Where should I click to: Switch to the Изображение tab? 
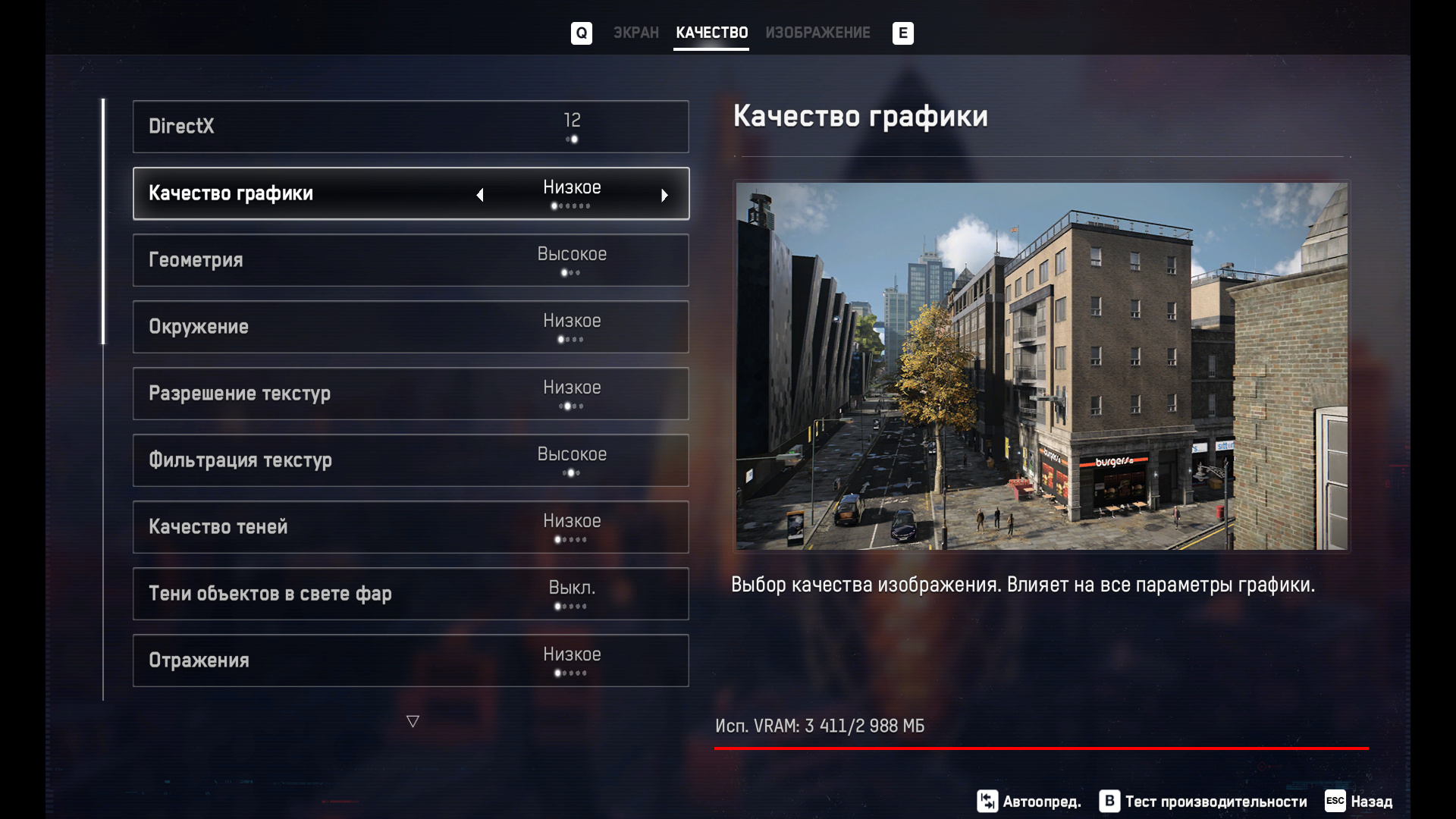coord(817,33)
